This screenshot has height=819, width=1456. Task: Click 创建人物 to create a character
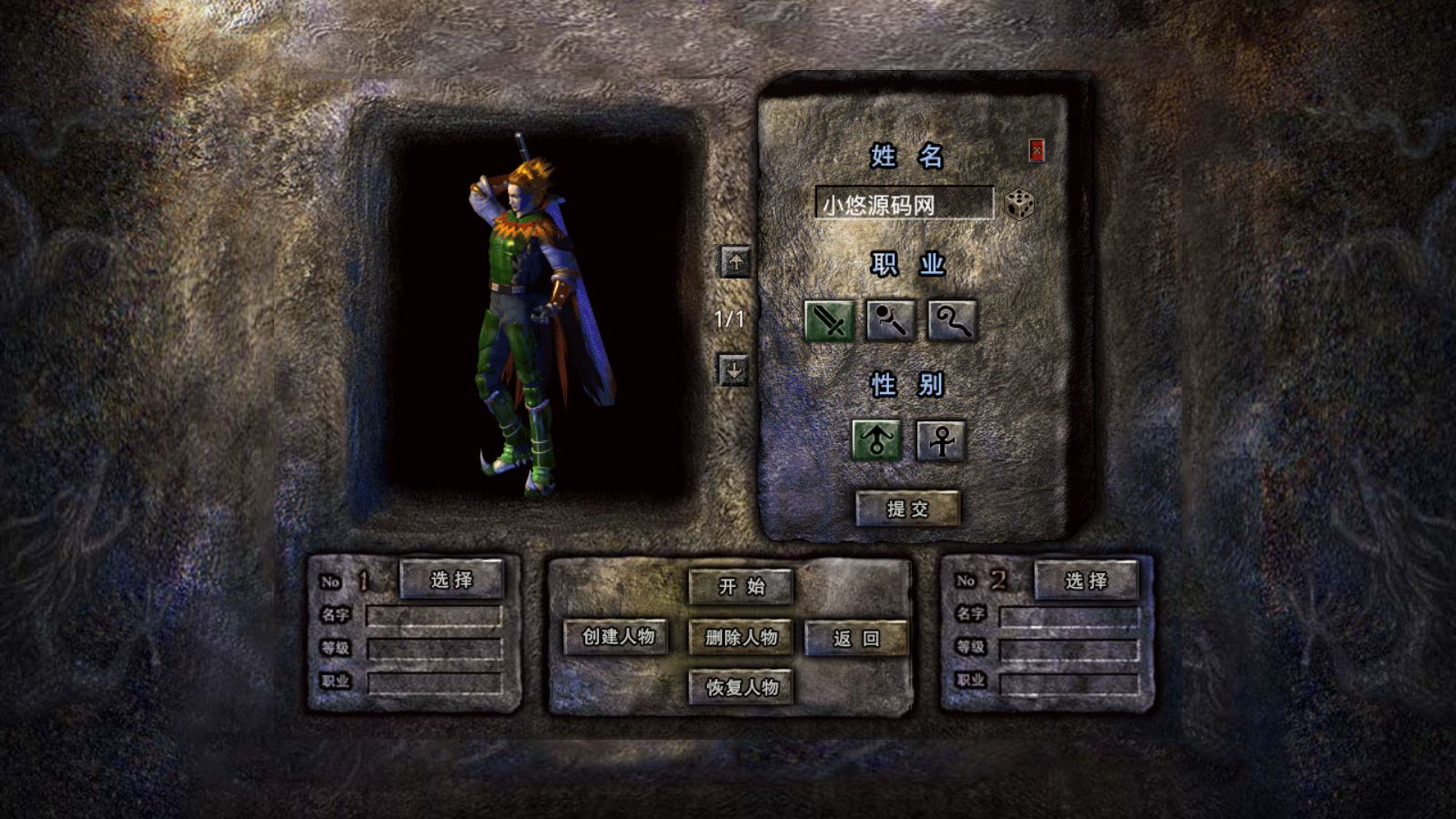(619, 639)
